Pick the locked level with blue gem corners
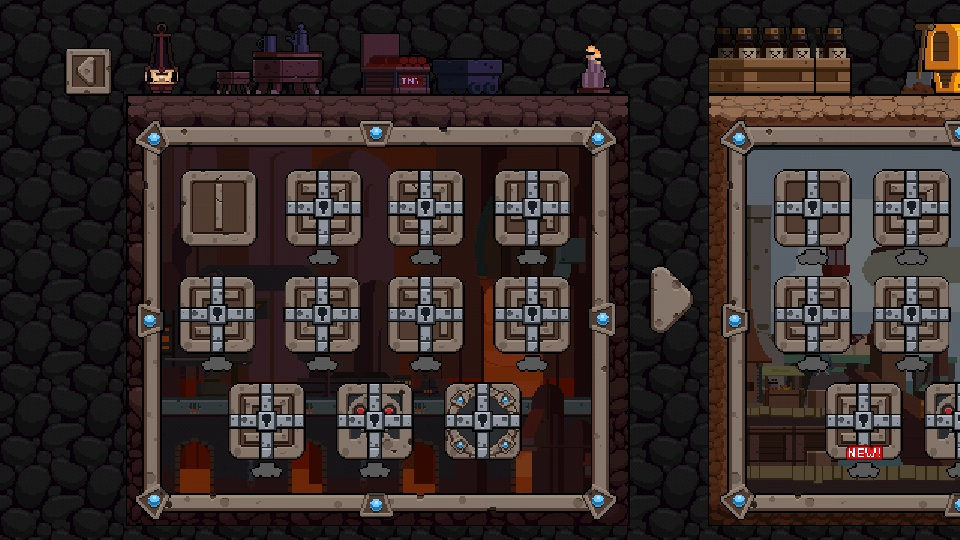 (482, 420)
